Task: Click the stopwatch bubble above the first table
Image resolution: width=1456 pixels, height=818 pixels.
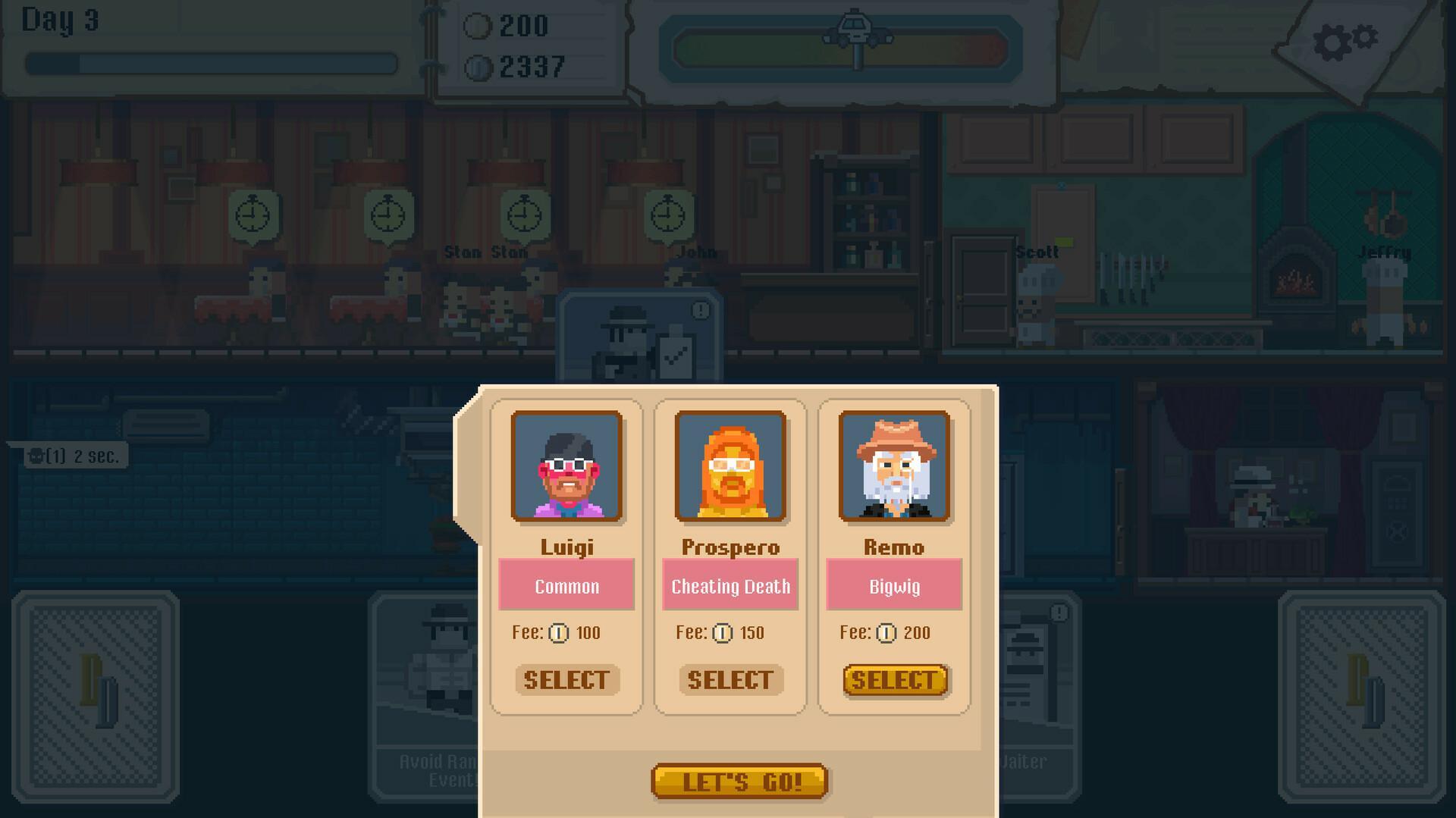Action: 252,217
